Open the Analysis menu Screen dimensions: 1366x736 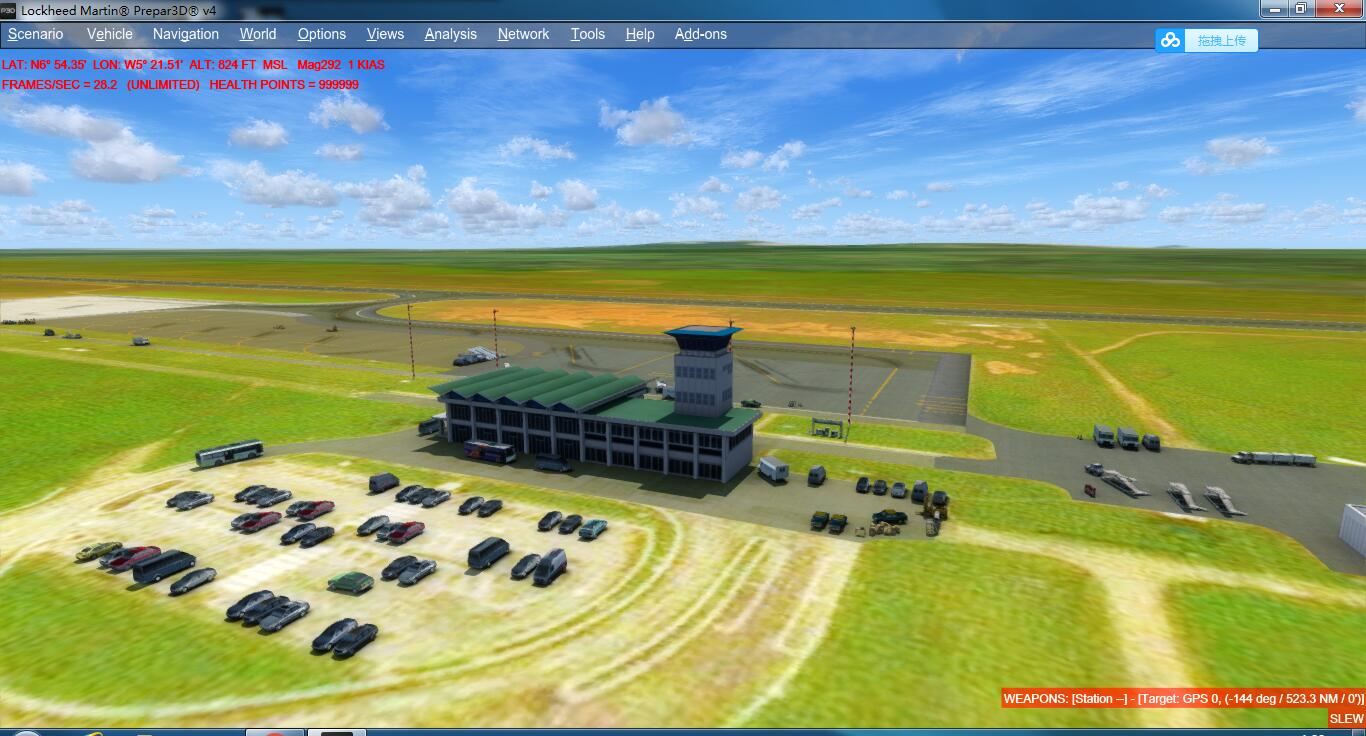450,33
